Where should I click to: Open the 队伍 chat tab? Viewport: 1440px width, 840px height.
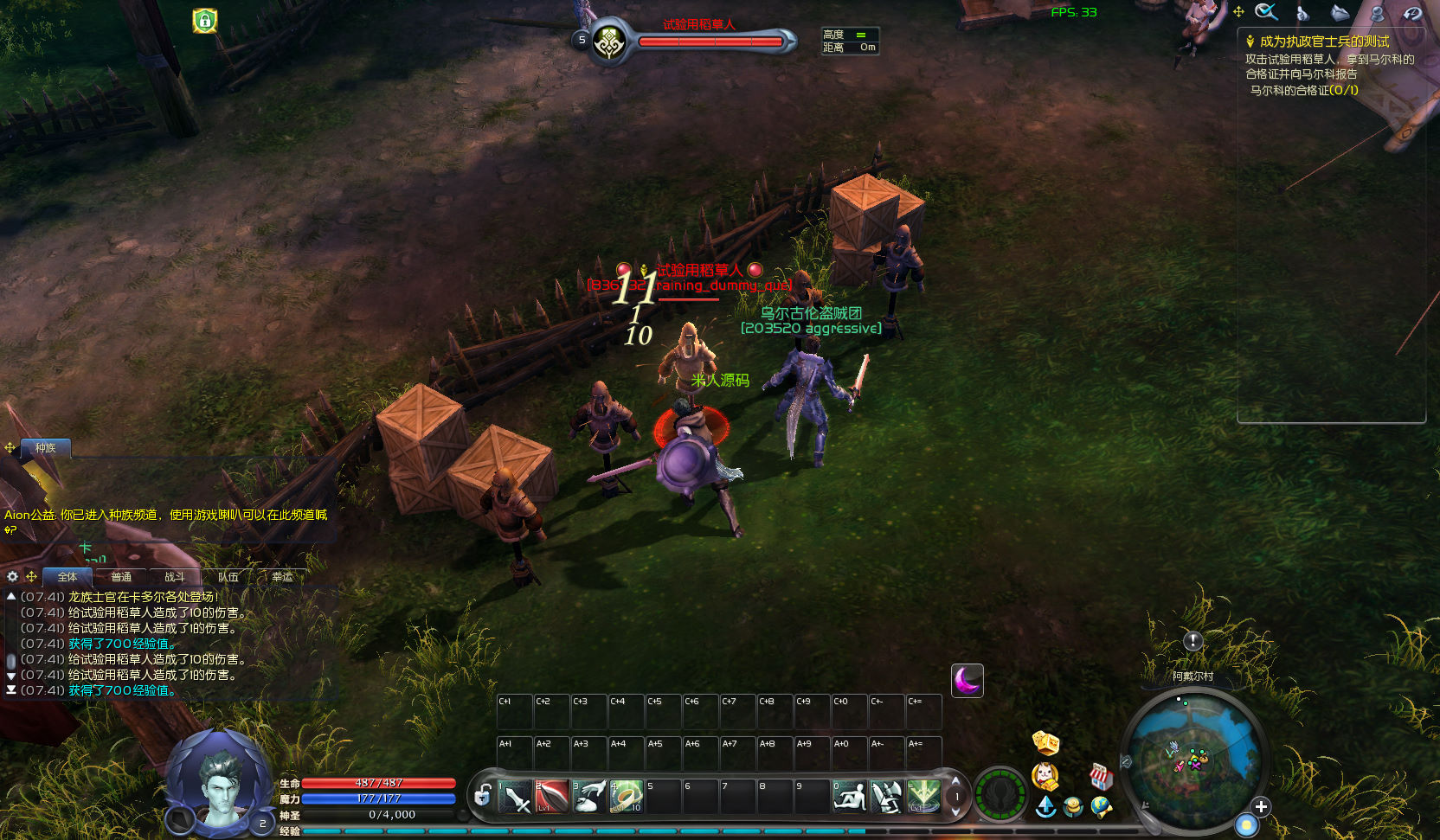[x=228, y=577]
